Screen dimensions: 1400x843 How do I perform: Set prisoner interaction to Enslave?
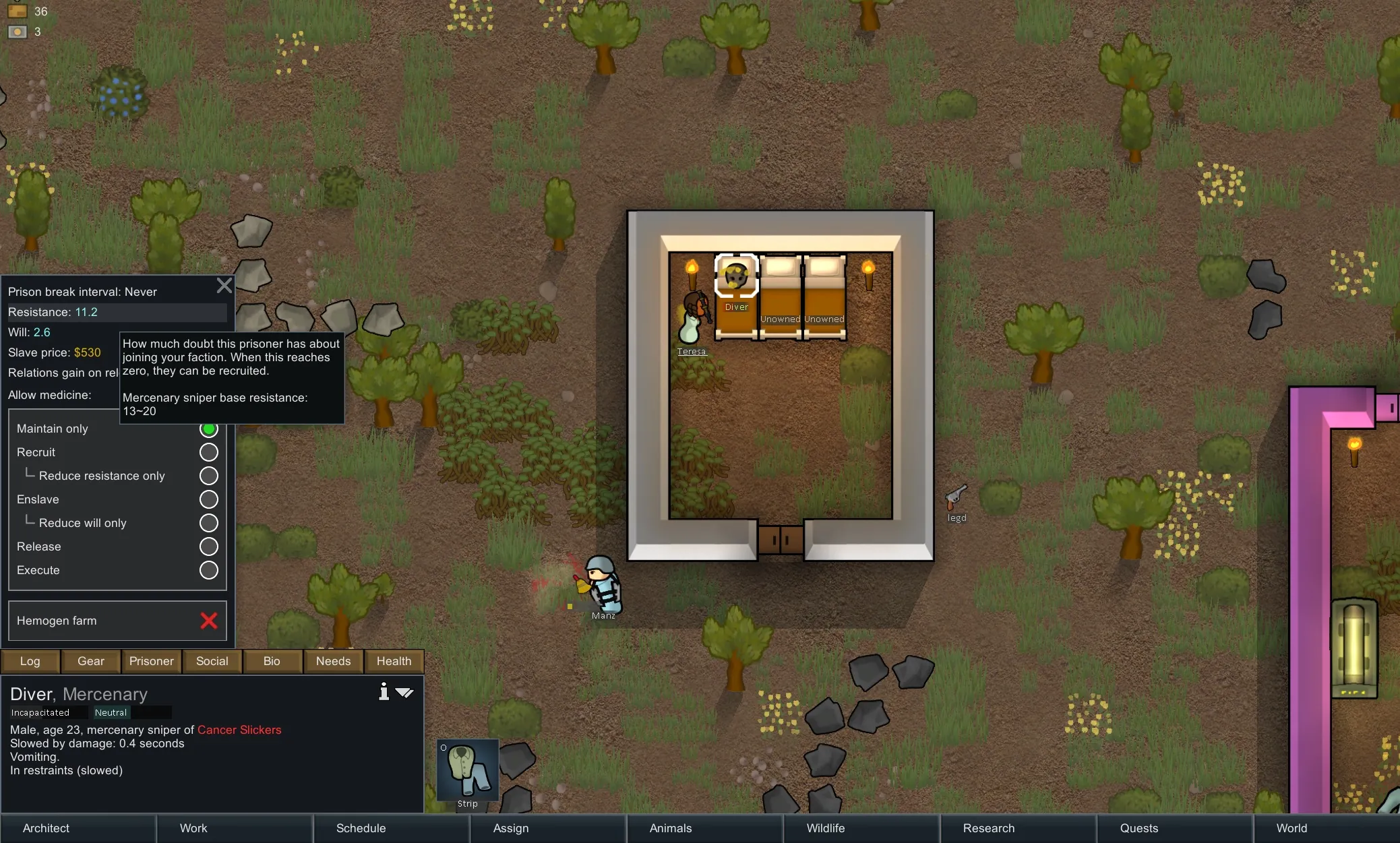(x=208, y=499)
